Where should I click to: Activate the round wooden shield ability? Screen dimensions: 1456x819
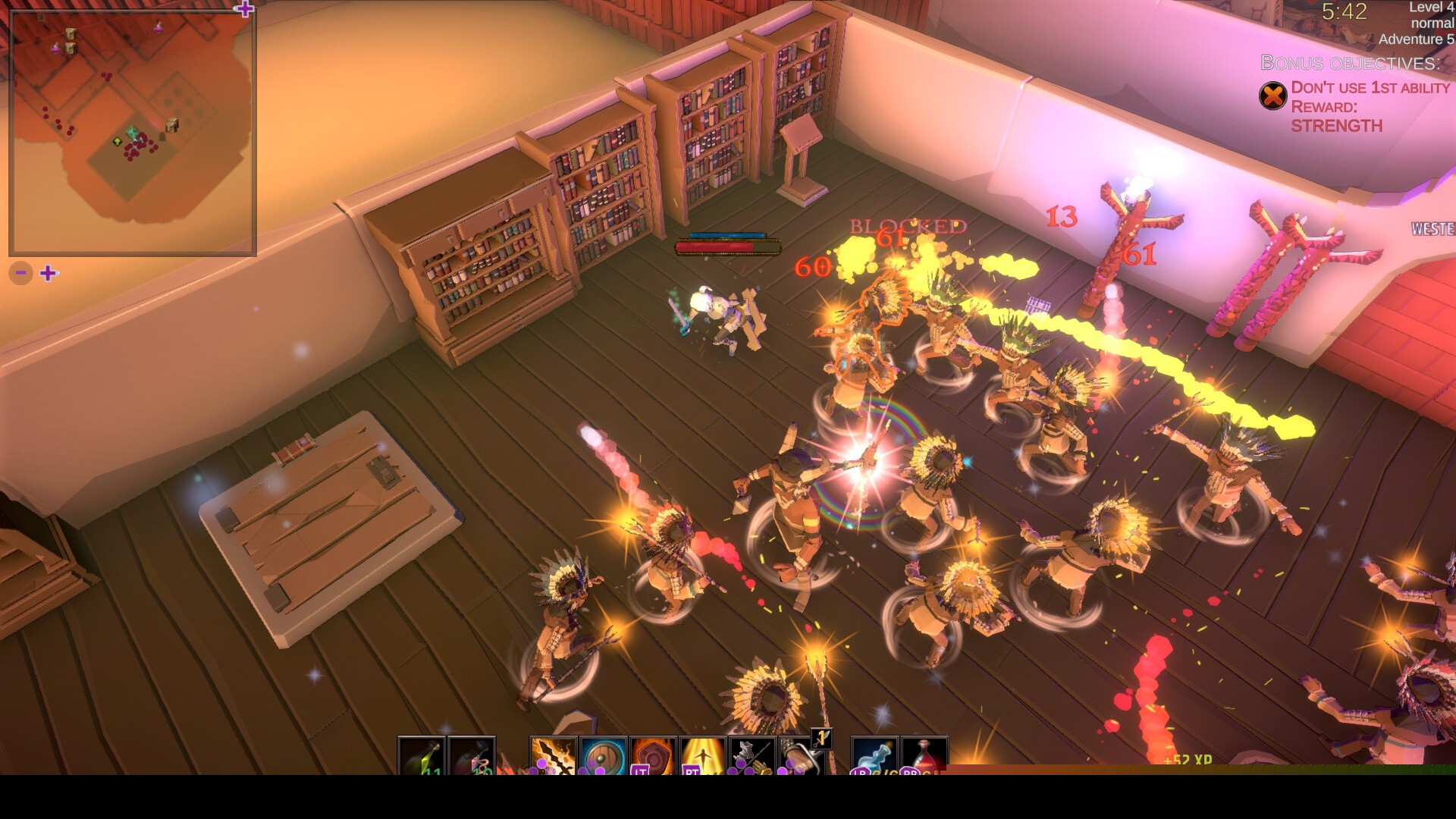(x=604, y=756)
